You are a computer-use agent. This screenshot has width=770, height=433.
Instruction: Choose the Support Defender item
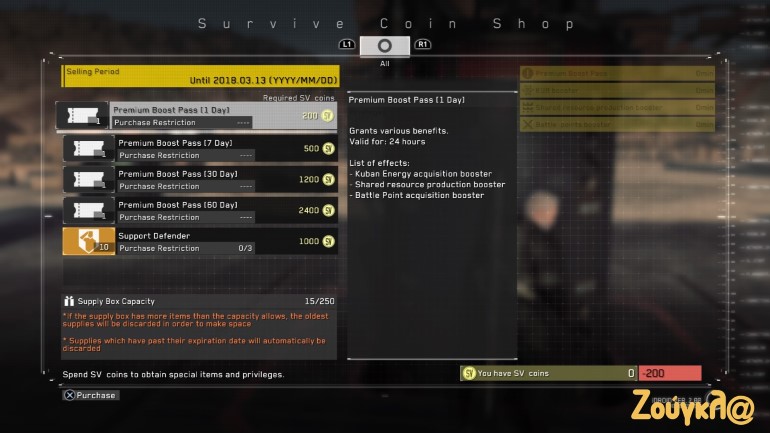click(200, 241)
